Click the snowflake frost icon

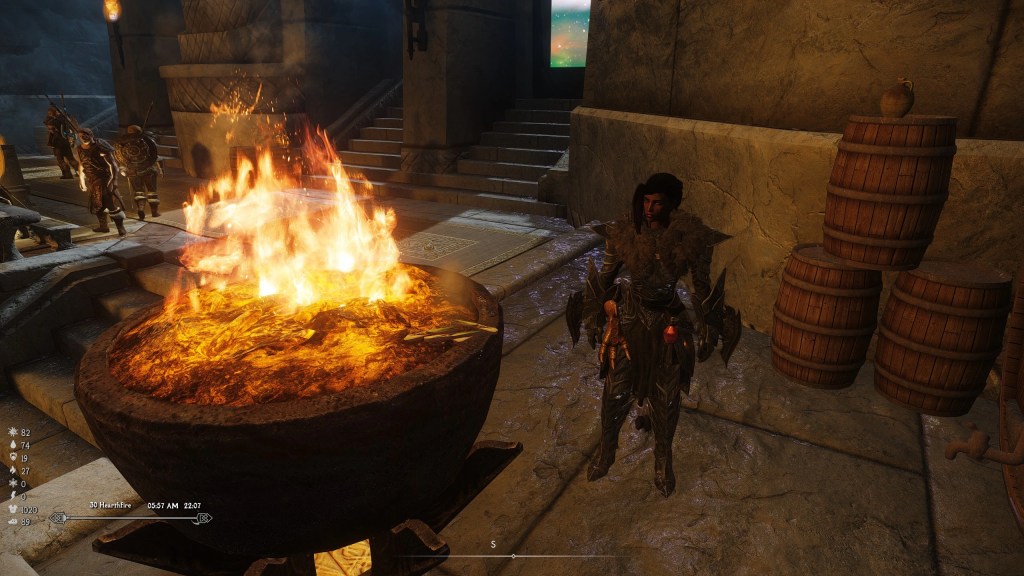[11, 483]
